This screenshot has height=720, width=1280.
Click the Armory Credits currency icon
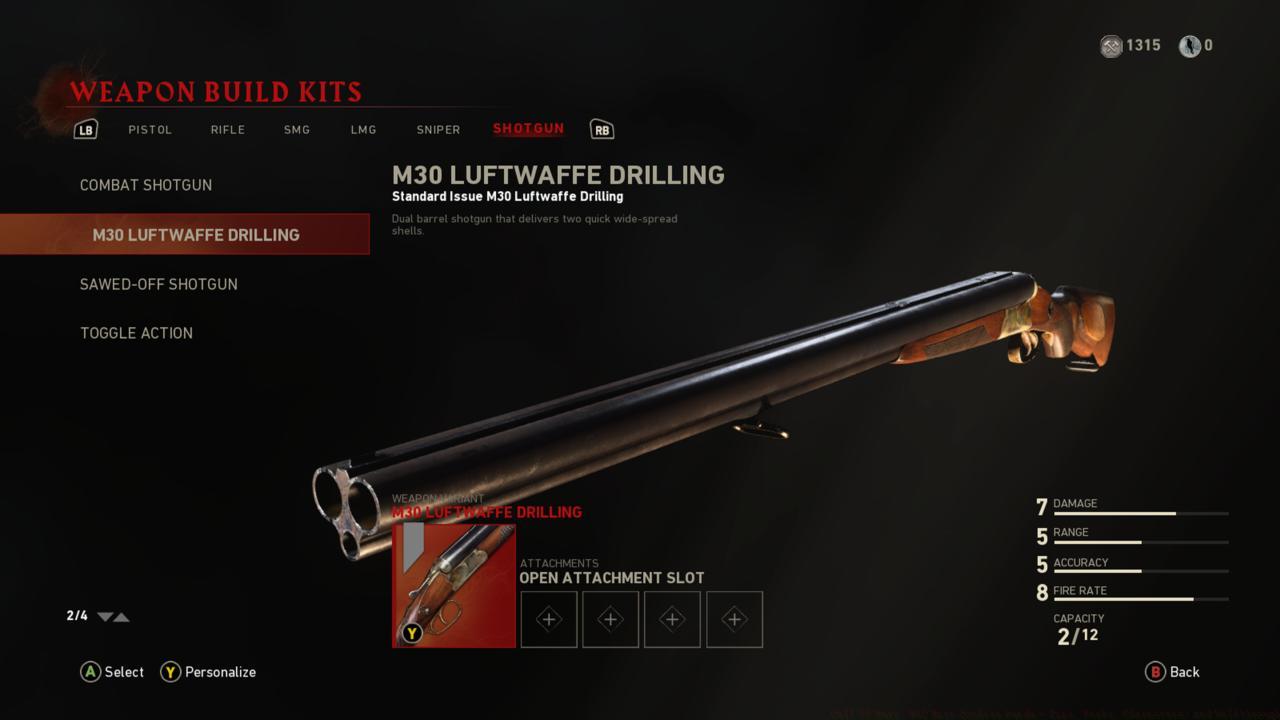[1110, 46]
